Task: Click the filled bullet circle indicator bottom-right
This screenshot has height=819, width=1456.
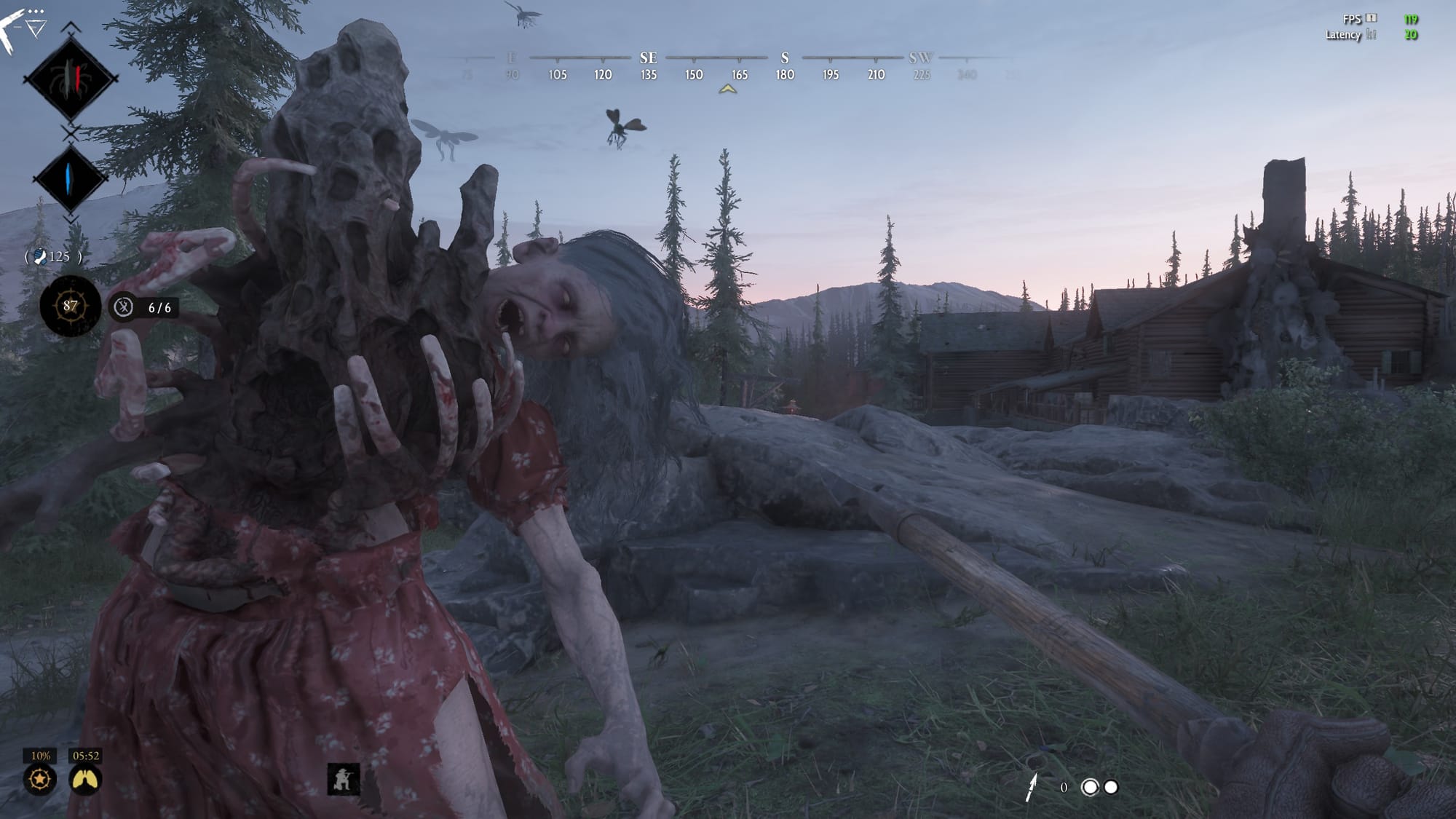Action: 1111,788
